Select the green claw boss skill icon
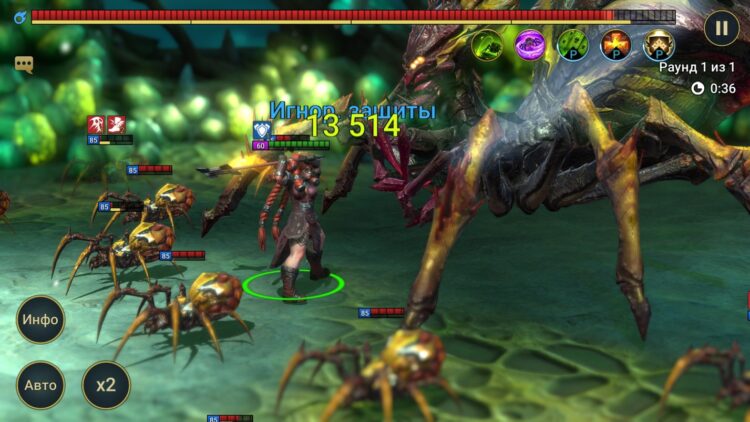This screenshot has width=750, height=422. point(487,44)
